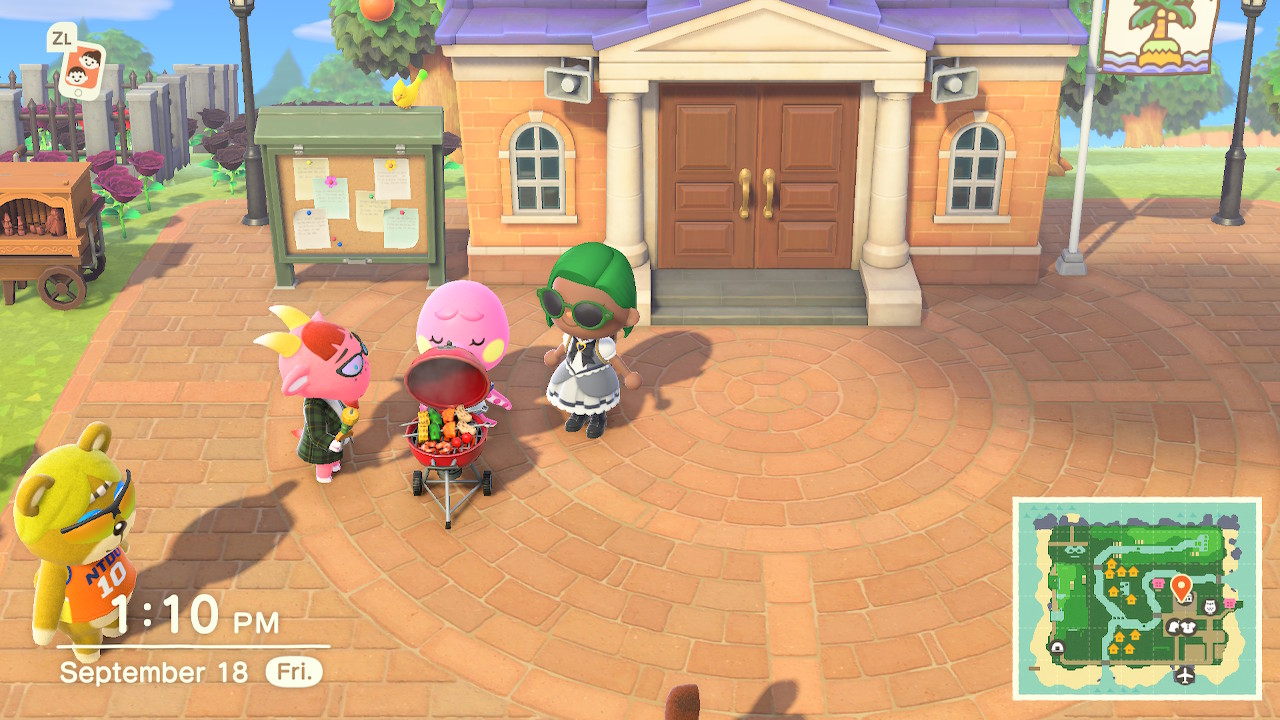The image size is (1280, 720).
Task: Select the museum owl marker on minimap
Action: [x=1207, y=606]
